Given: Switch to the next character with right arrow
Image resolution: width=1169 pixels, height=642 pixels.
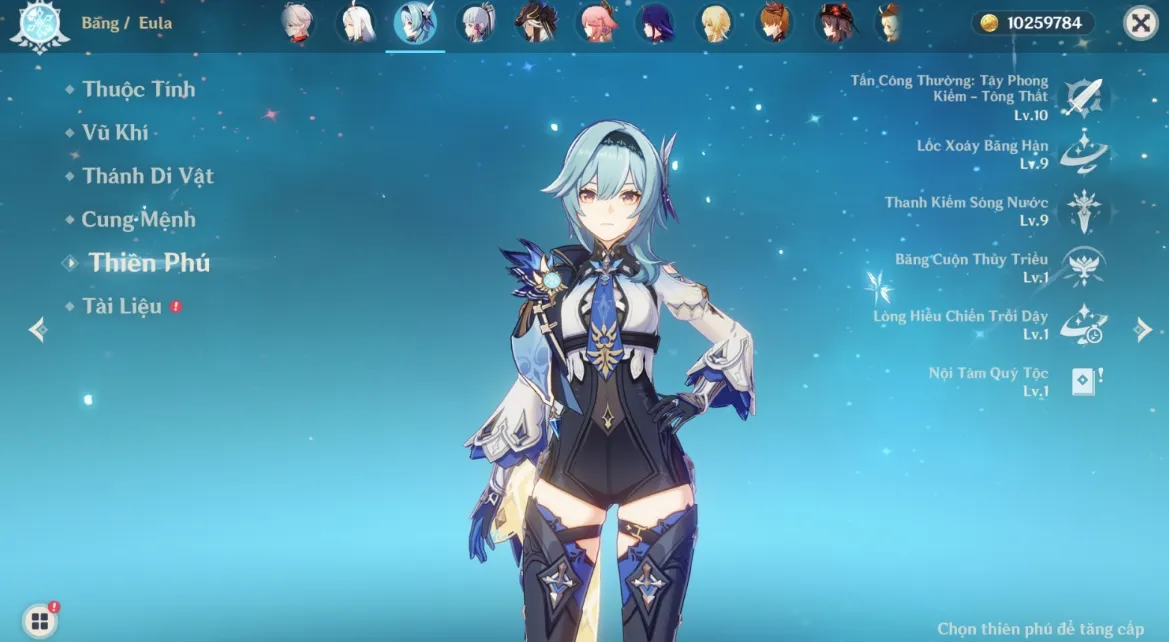Looking at the screenshot, I should tap(1143, 329).
